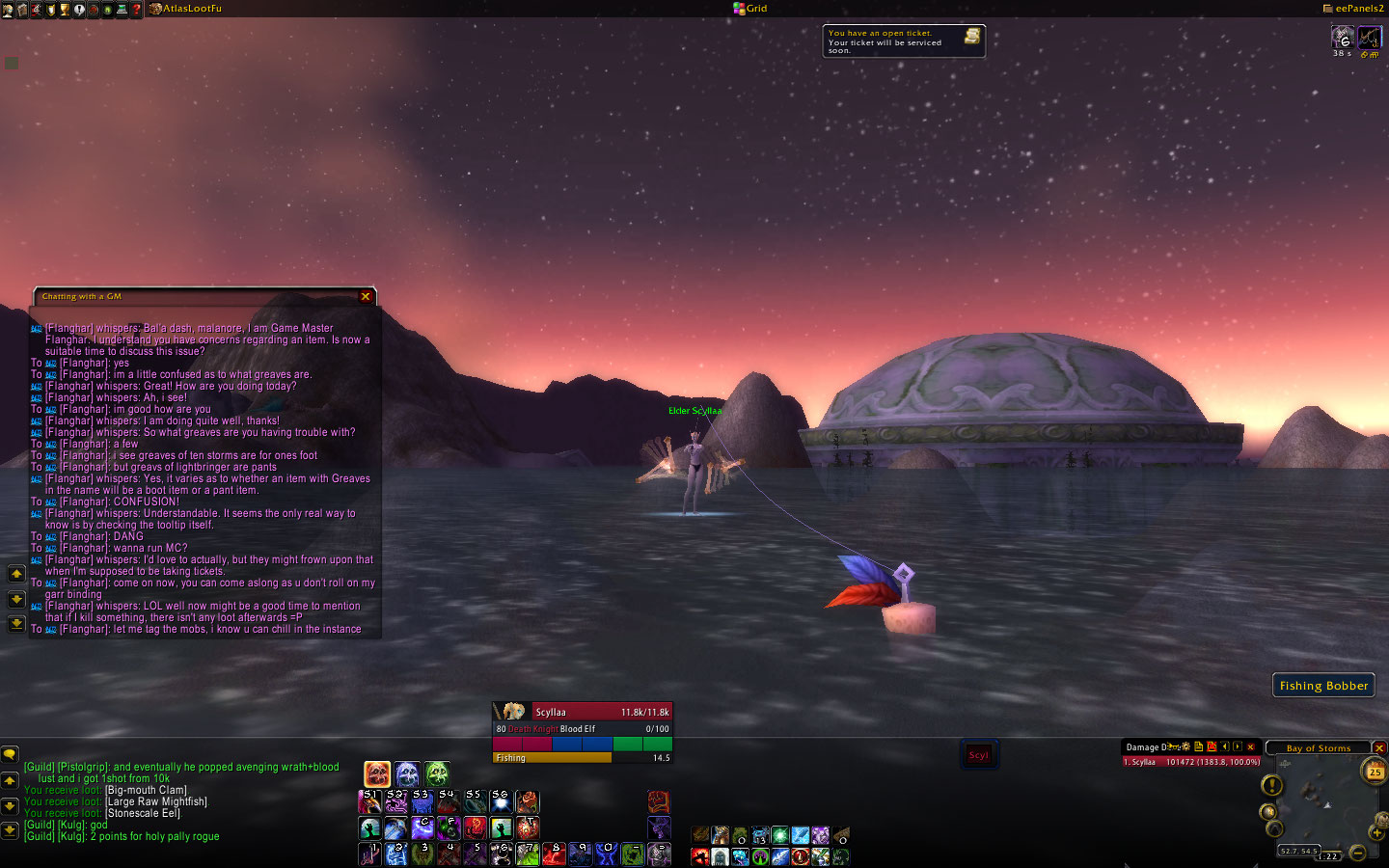
Task: Click the red question mark help button
Action: [x=136, y=10]
